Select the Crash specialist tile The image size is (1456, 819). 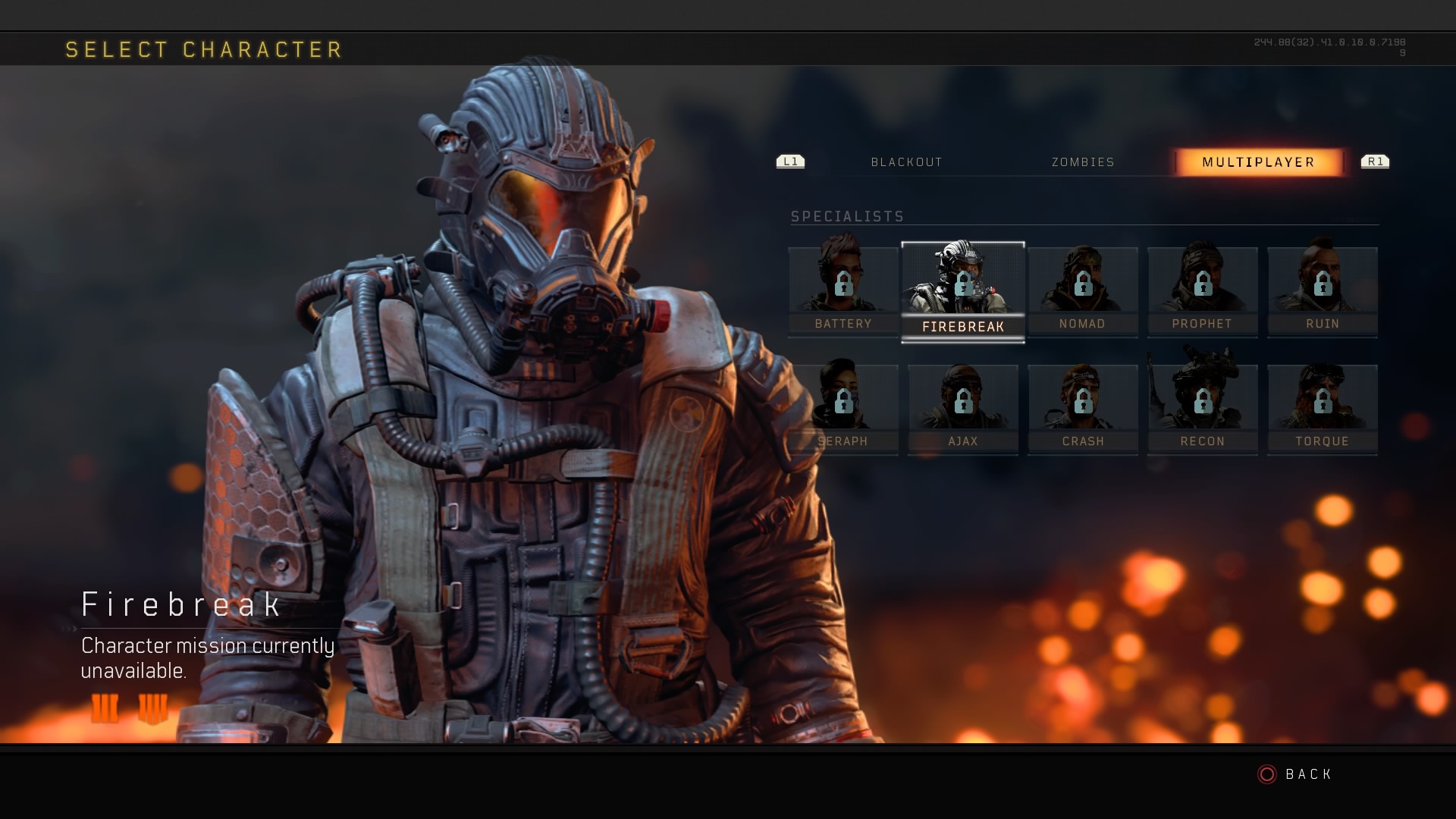coord(1083,409)
